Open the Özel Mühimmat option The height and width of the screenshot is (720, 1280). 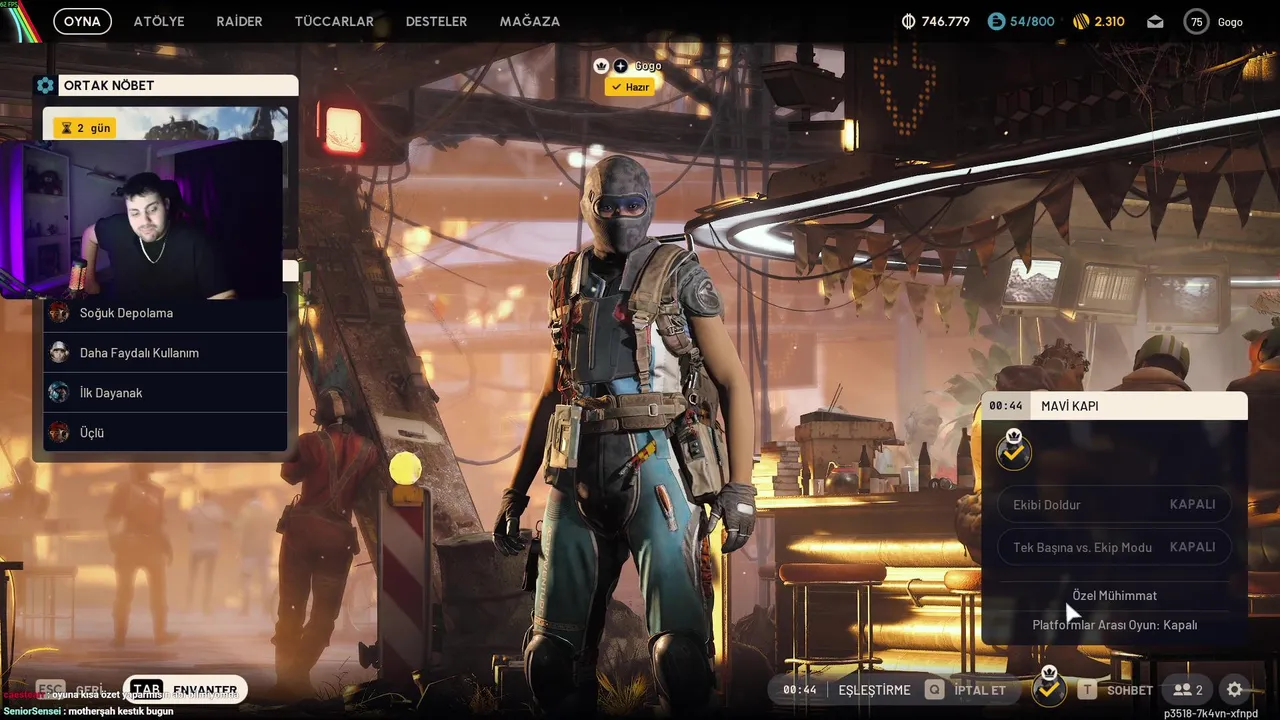pyautogui.click(x=1114, y=595)
